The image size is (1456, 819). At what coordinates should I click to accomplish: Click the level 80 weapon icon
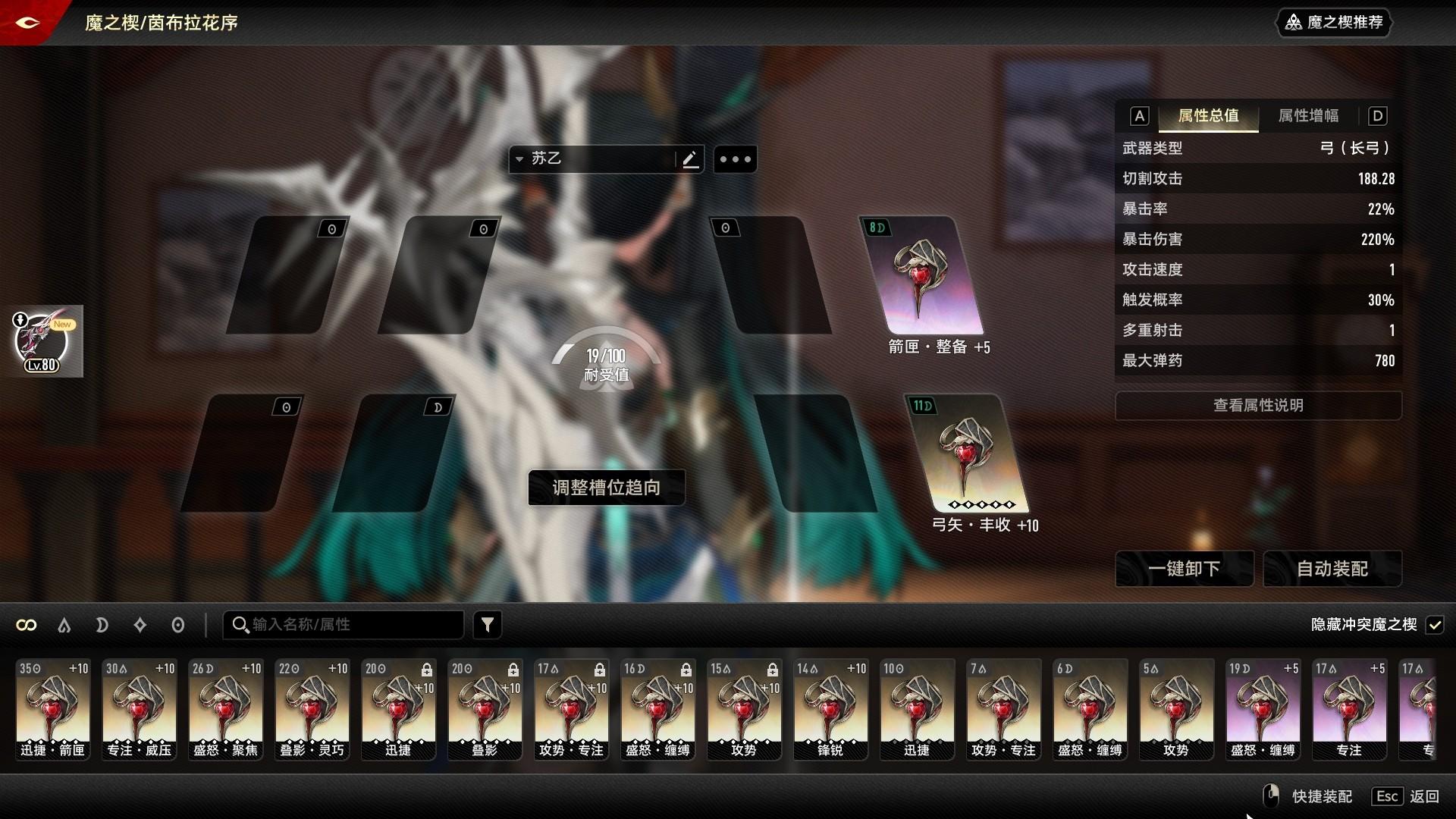(x=42, y=341)
